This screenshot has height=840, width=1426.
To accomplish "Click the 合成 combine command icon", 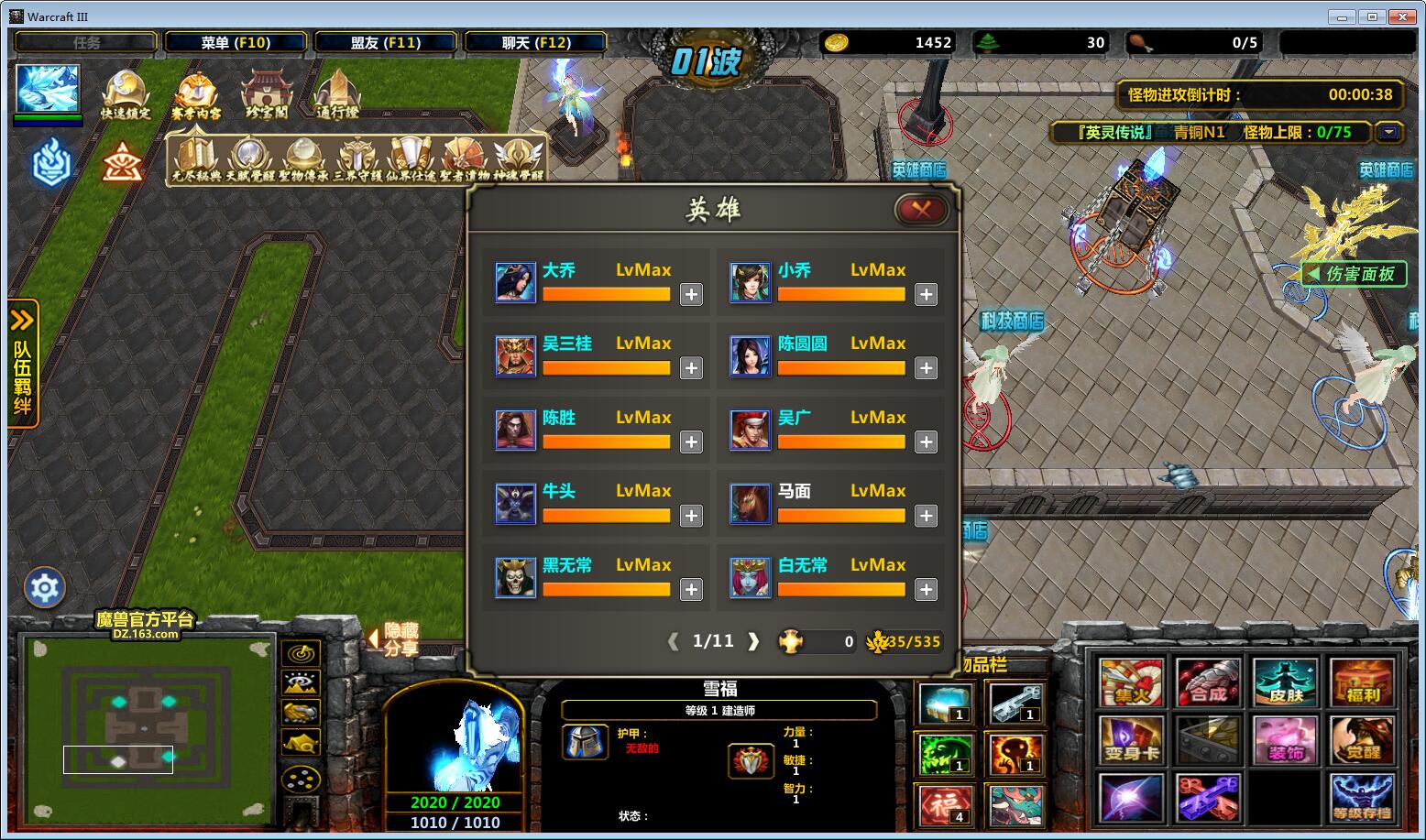I will click(1208, 682).
